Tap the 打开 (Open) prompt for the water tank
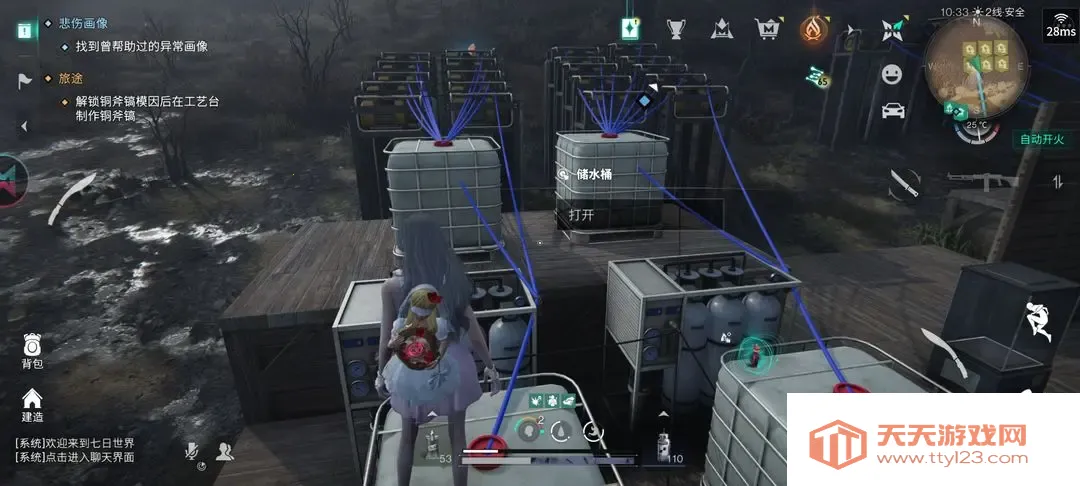 (582, 214)
